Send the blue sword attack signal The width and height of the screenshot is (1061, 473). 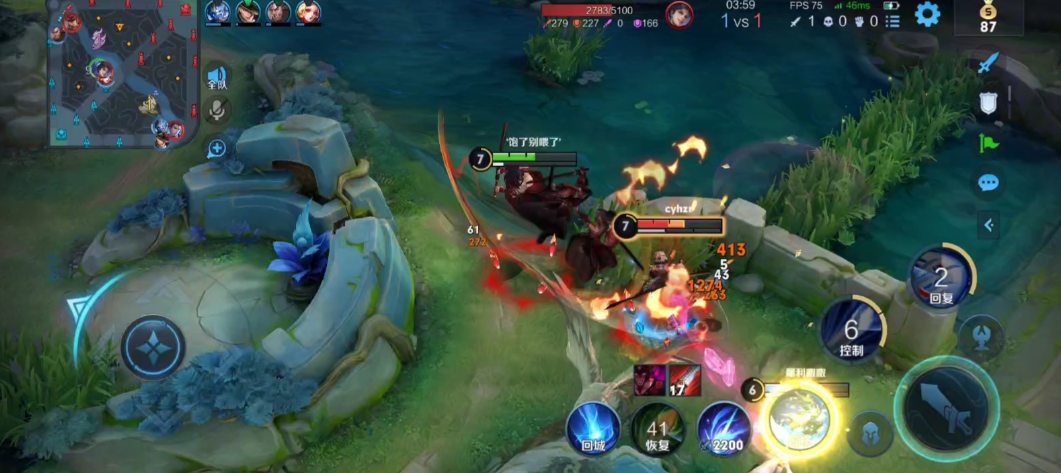pyautogui.click(x=988, y=64)
